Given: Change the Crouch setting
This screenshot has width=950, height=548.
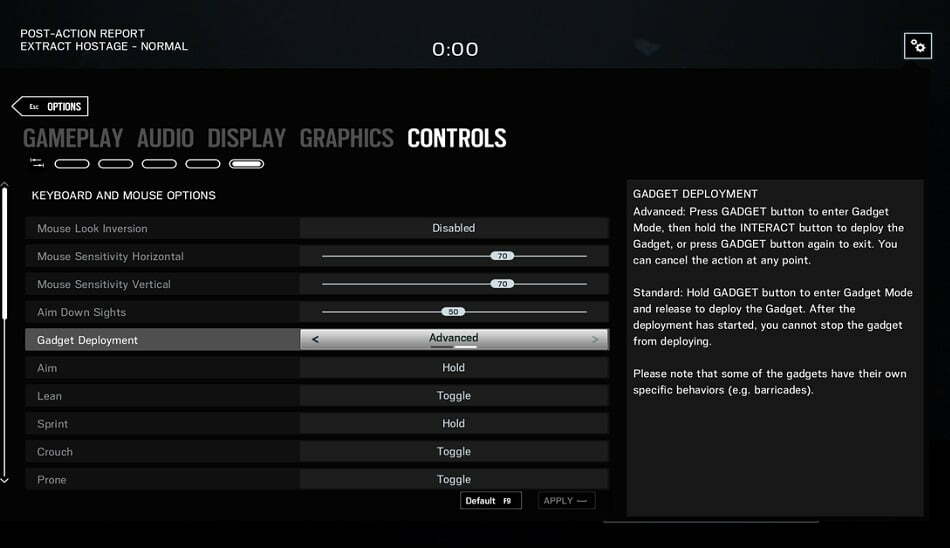Looking at the screenshot, I should pyautogui.click(x=453, y=452).
